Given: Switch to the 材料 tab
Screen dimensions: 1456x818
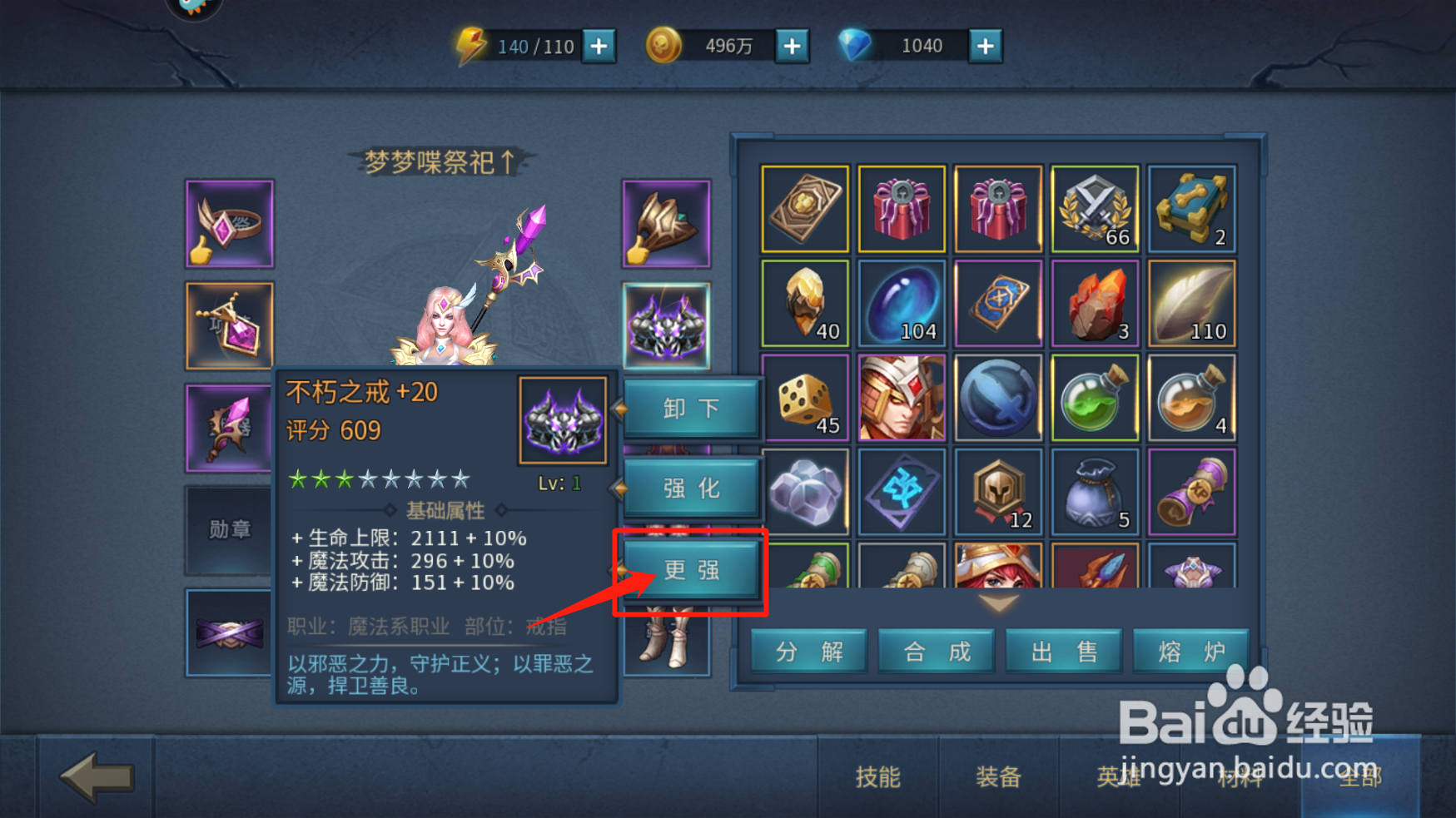Looking at the screenshot, I should pyautogui.click(x=1240, y=779).
